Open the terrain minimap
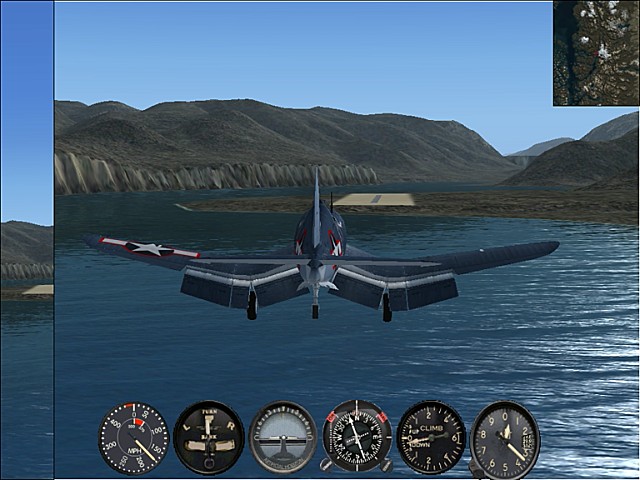The width and height of the screenshot is (640, 480). coord(596,52)
